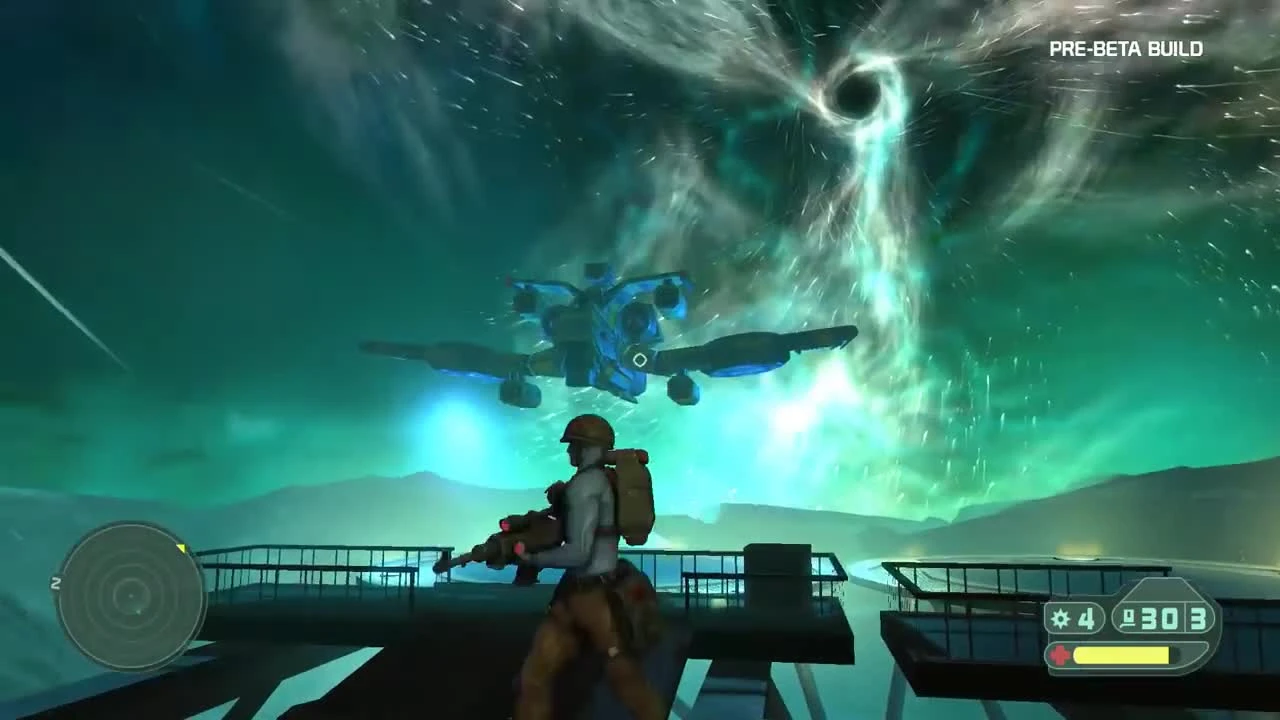Select the ammo clip glyph beside 303
The width and height of the screenshot is (1280, 720).
click(1128, 617)
